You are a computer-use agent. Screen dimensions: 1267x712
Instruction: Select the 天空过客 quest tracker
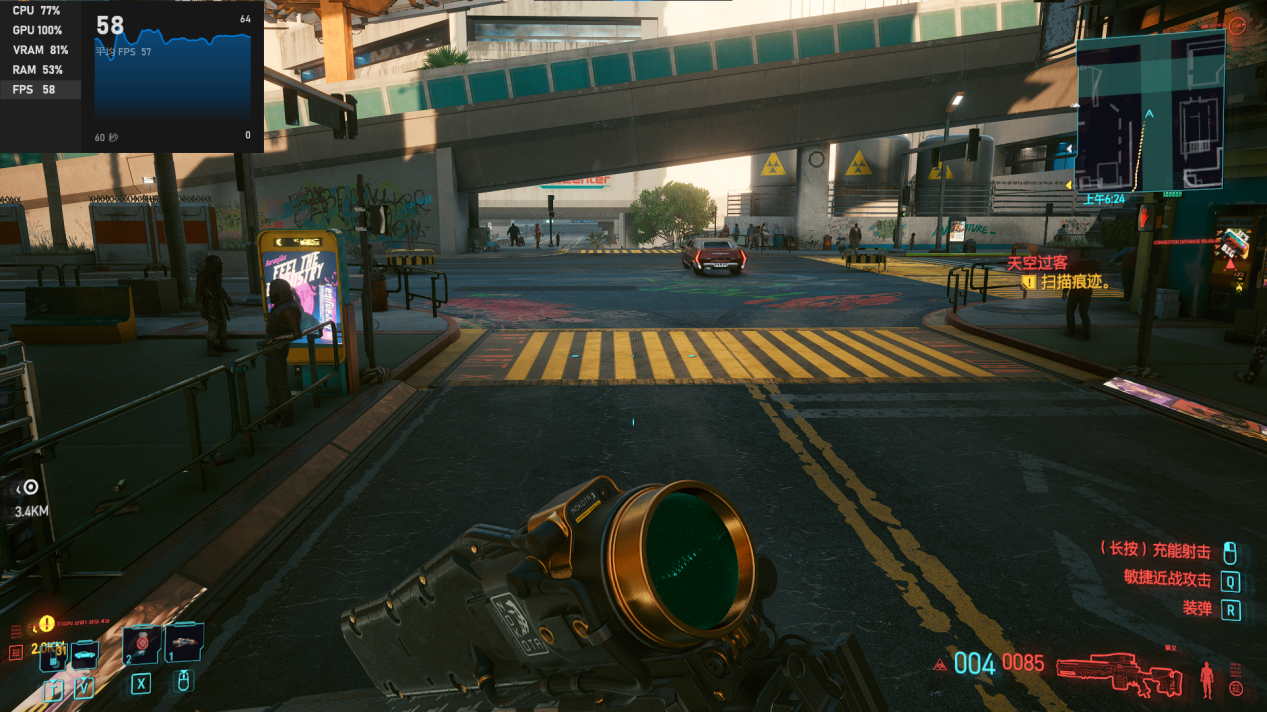point(1036,263)
